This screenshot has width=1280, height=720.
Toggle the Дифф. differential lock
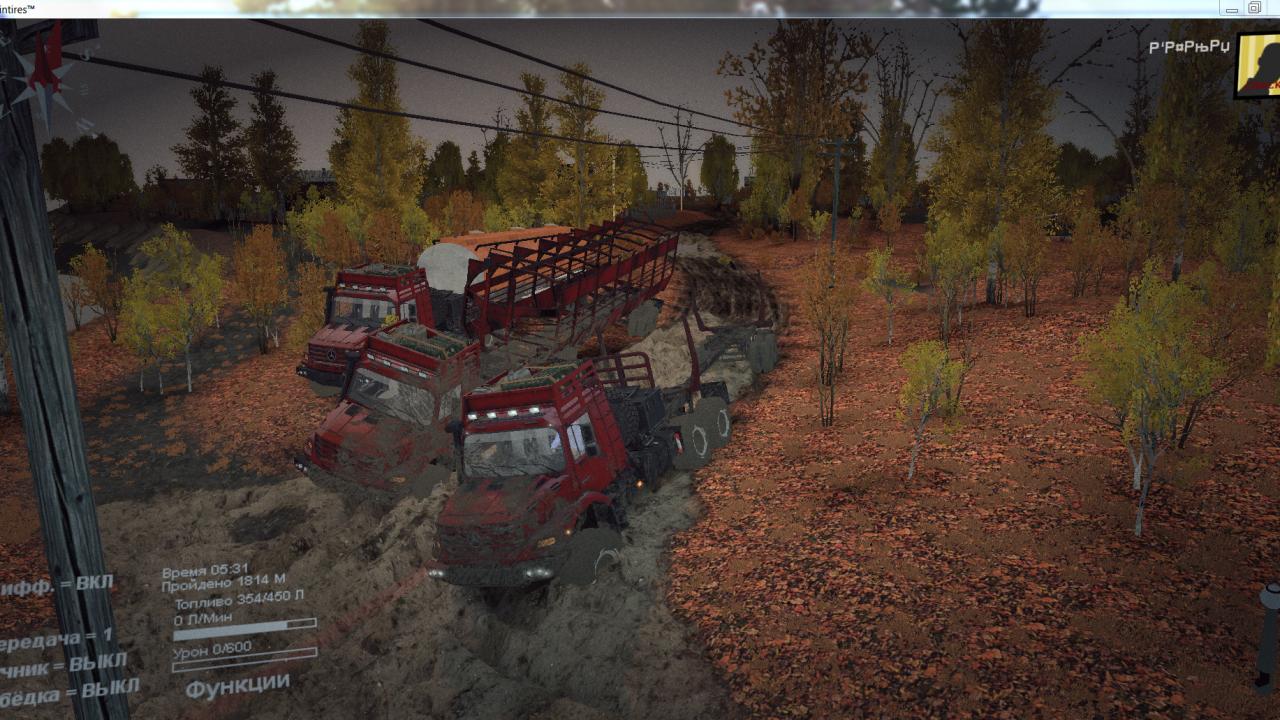[57, 585]
